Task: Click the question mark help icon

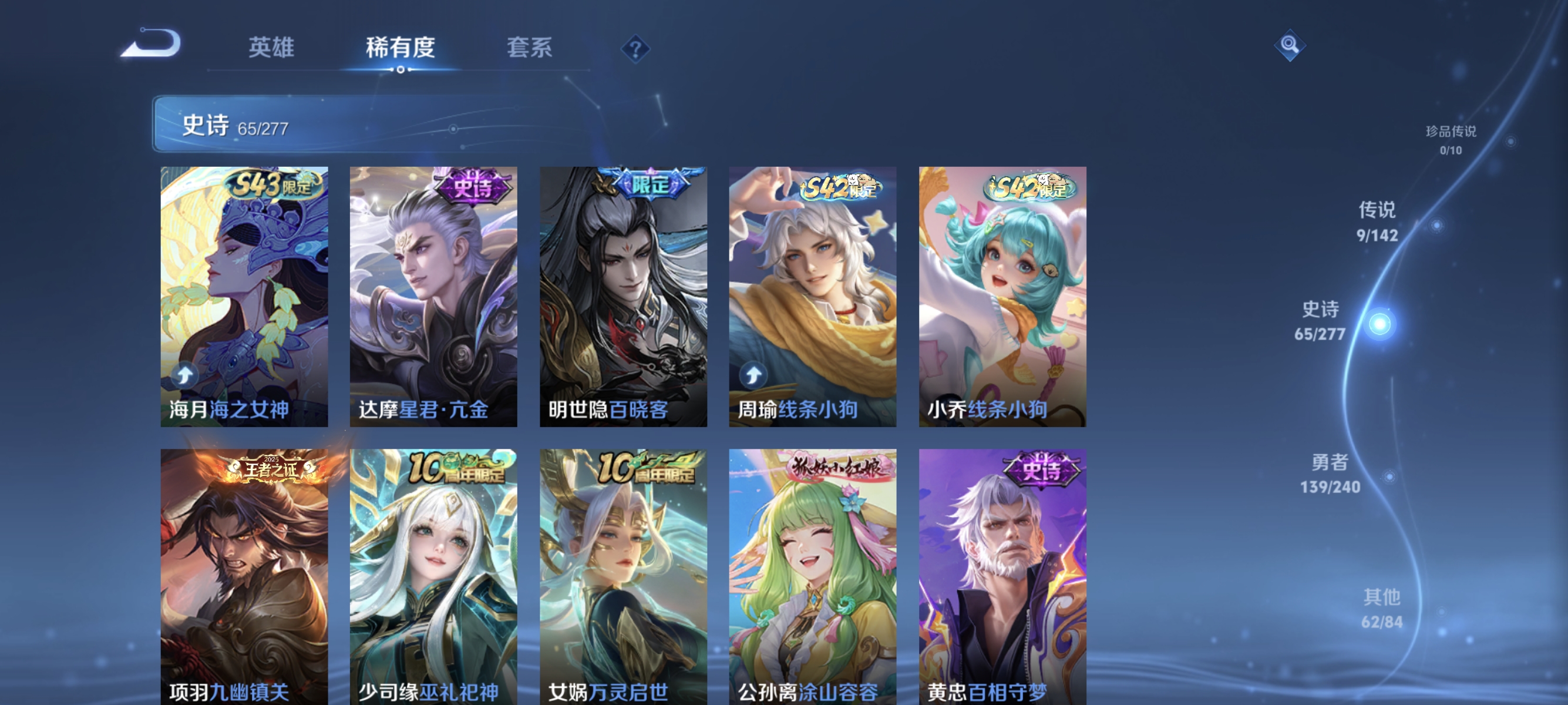Action: pyautogui.click(x=635, y=50)
